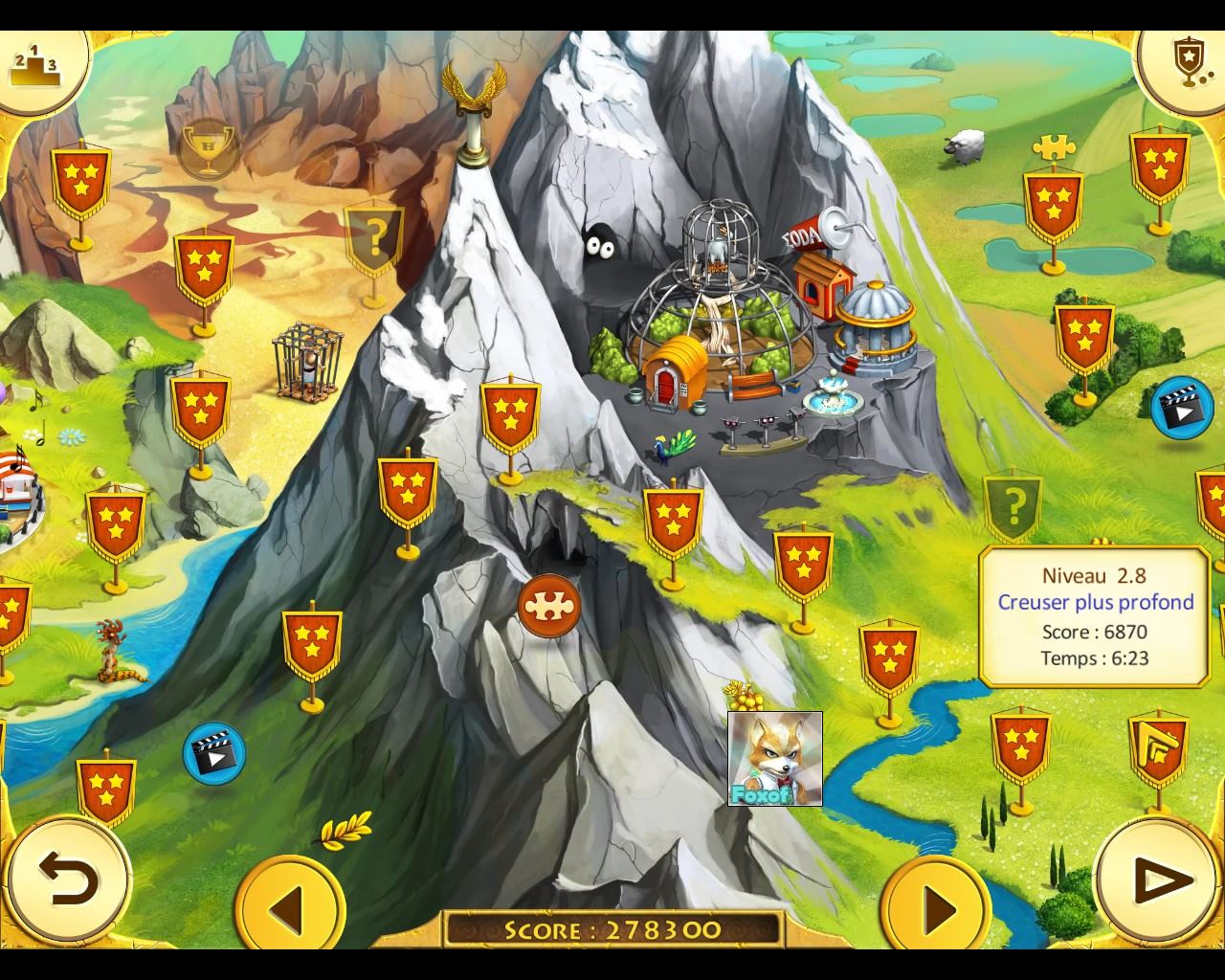Click the faded trophy cup badge

pyautogui.click(x=209, y=148)
